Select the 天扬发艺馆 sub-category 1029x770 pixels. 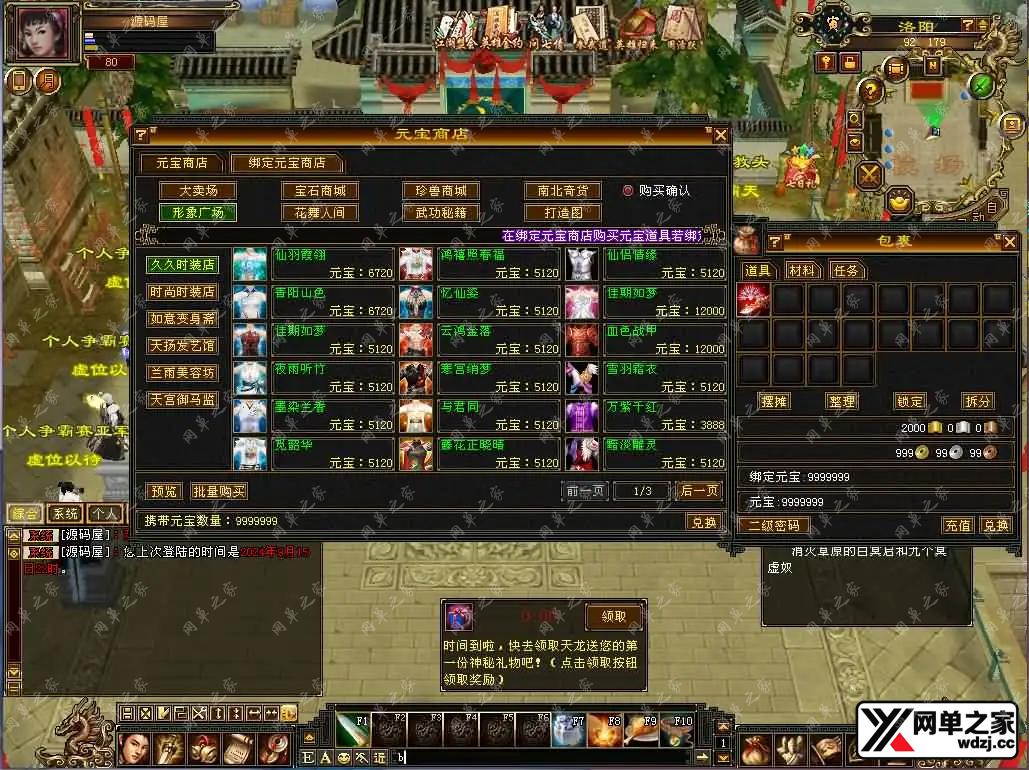[x=183, y=346]
